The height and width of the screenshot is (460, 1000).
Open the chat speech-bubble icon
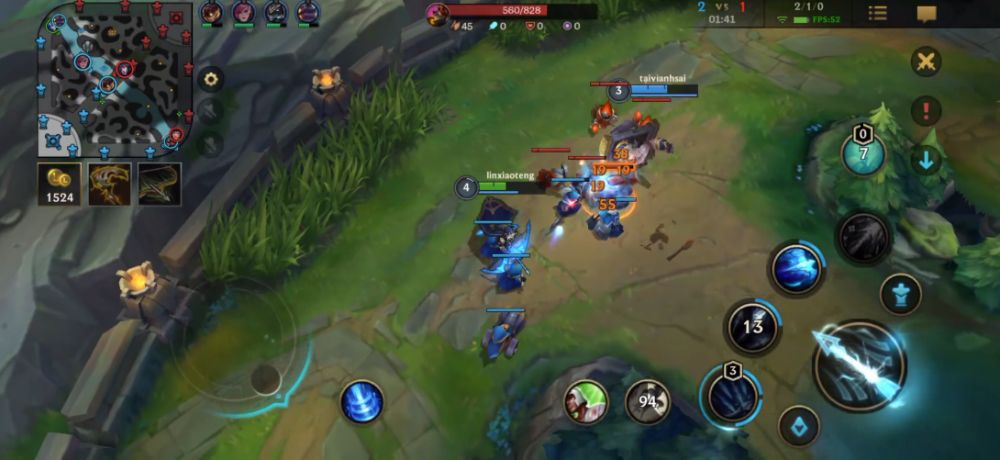tap(927, 13)
